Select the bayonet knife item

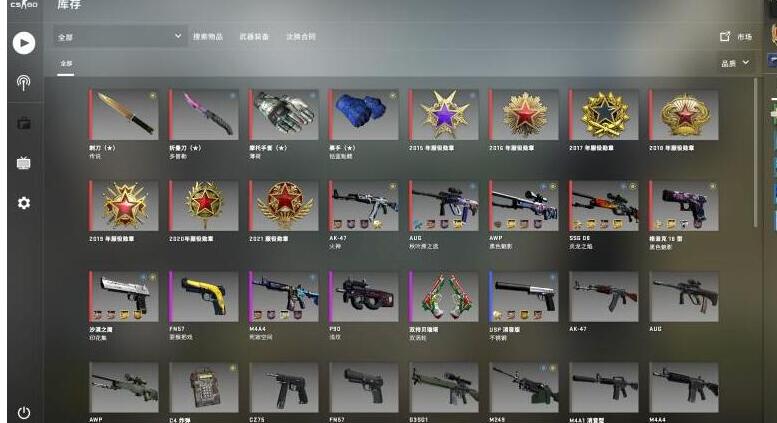point(124,115)
